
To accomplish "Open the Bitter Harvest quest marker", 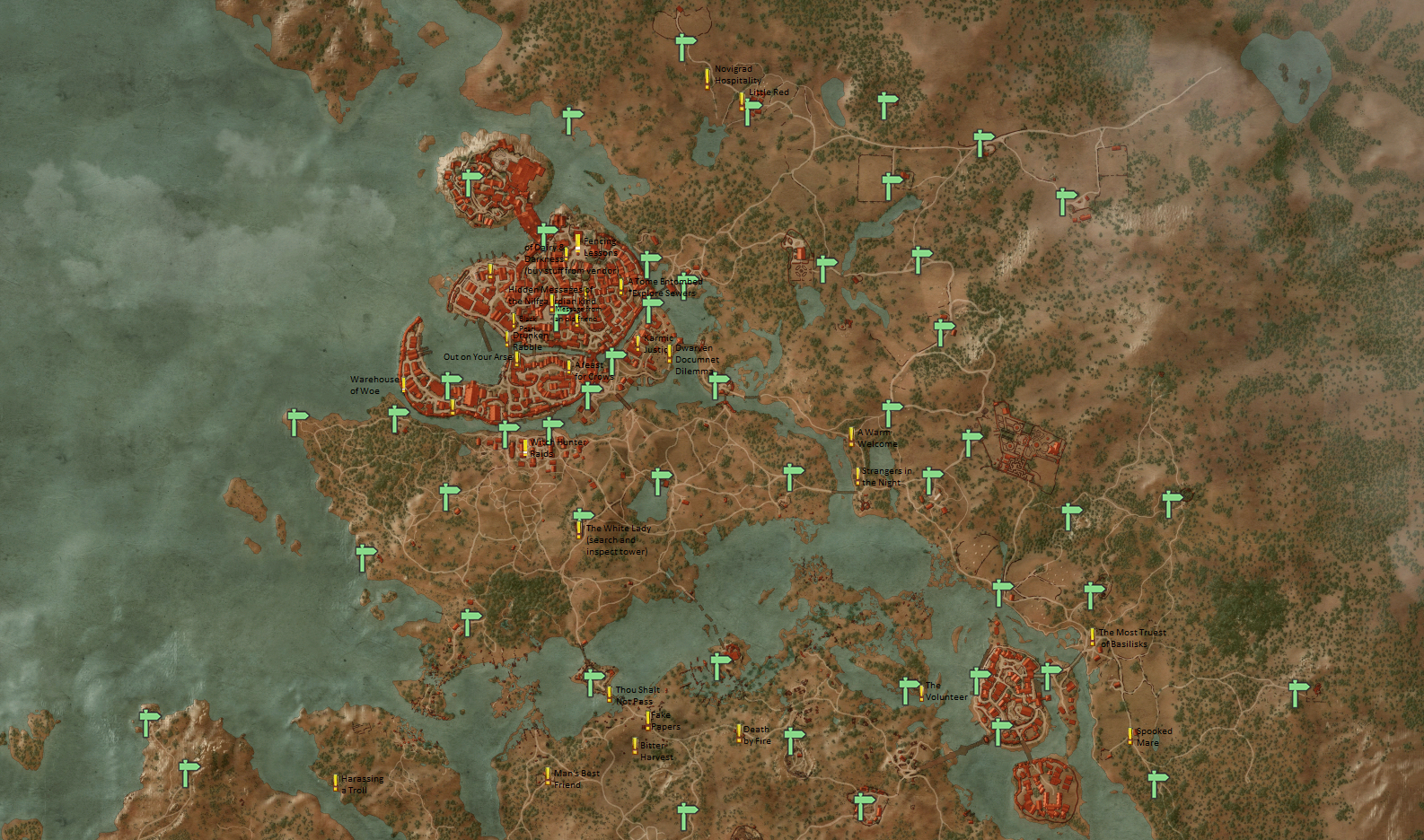I will 635,746.
